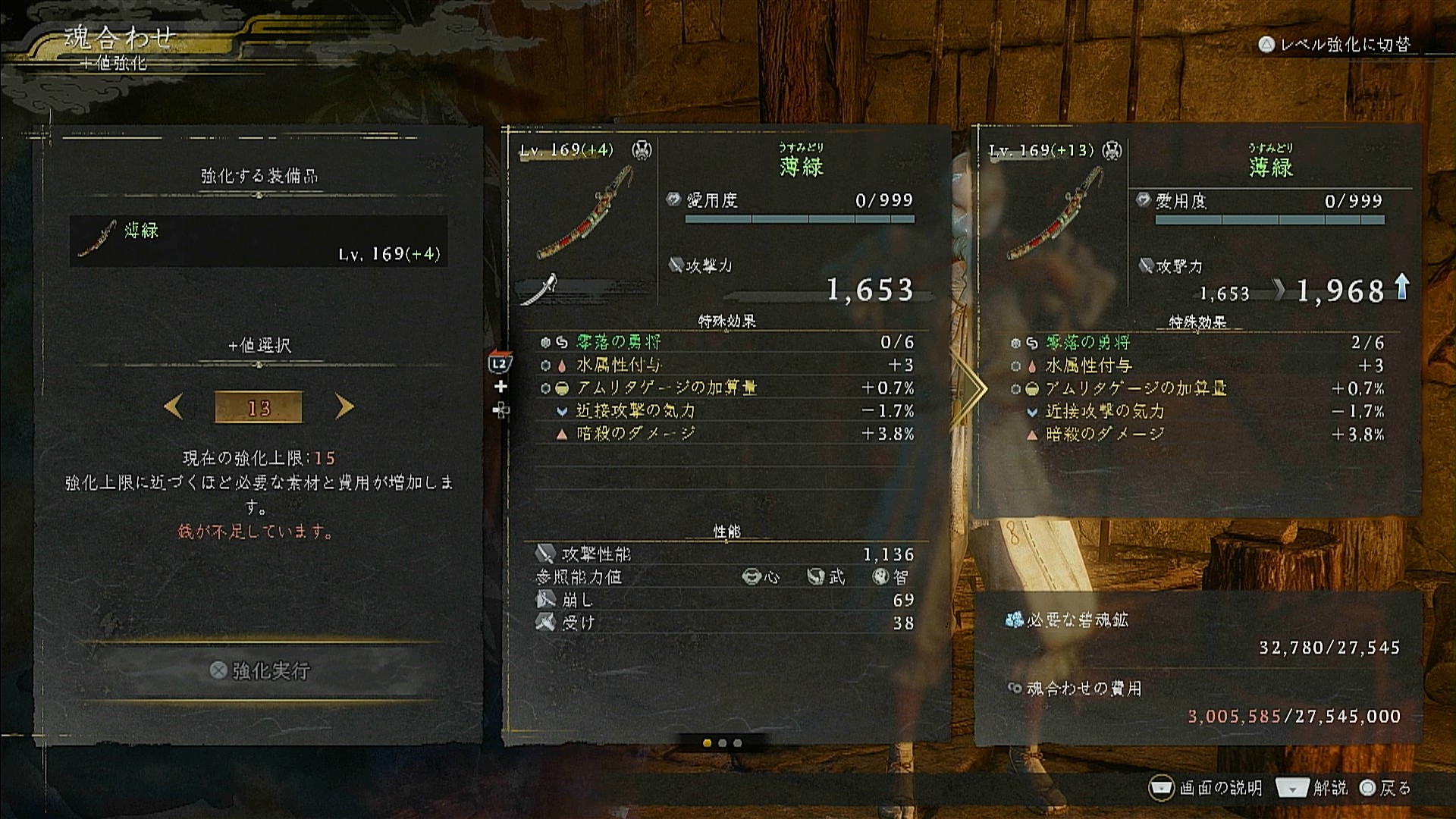Select the 薄緑 equipment row to strengthen

pyautogui.click(x=258, y=241)
